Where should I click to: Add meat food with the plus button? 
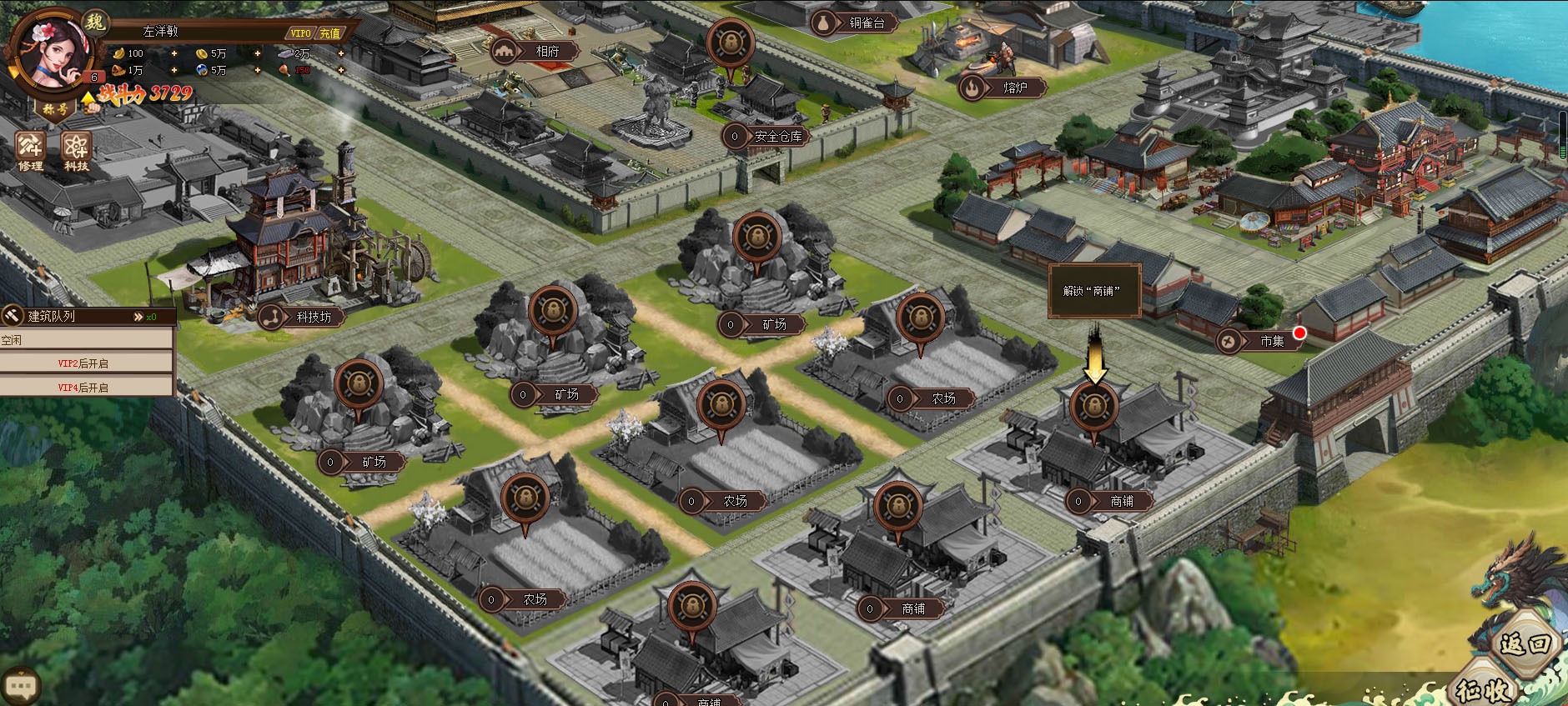341,70
